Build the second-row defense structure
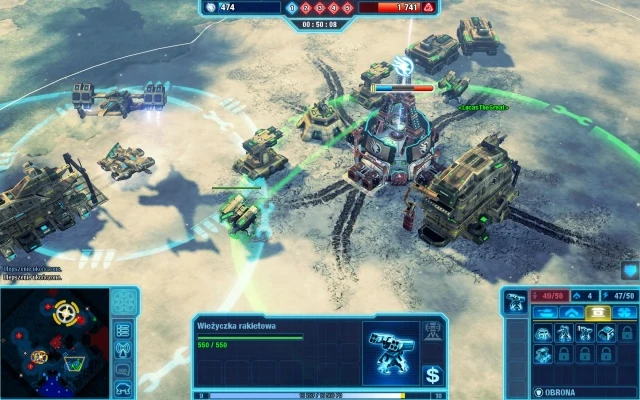 (x=543, y=355)
